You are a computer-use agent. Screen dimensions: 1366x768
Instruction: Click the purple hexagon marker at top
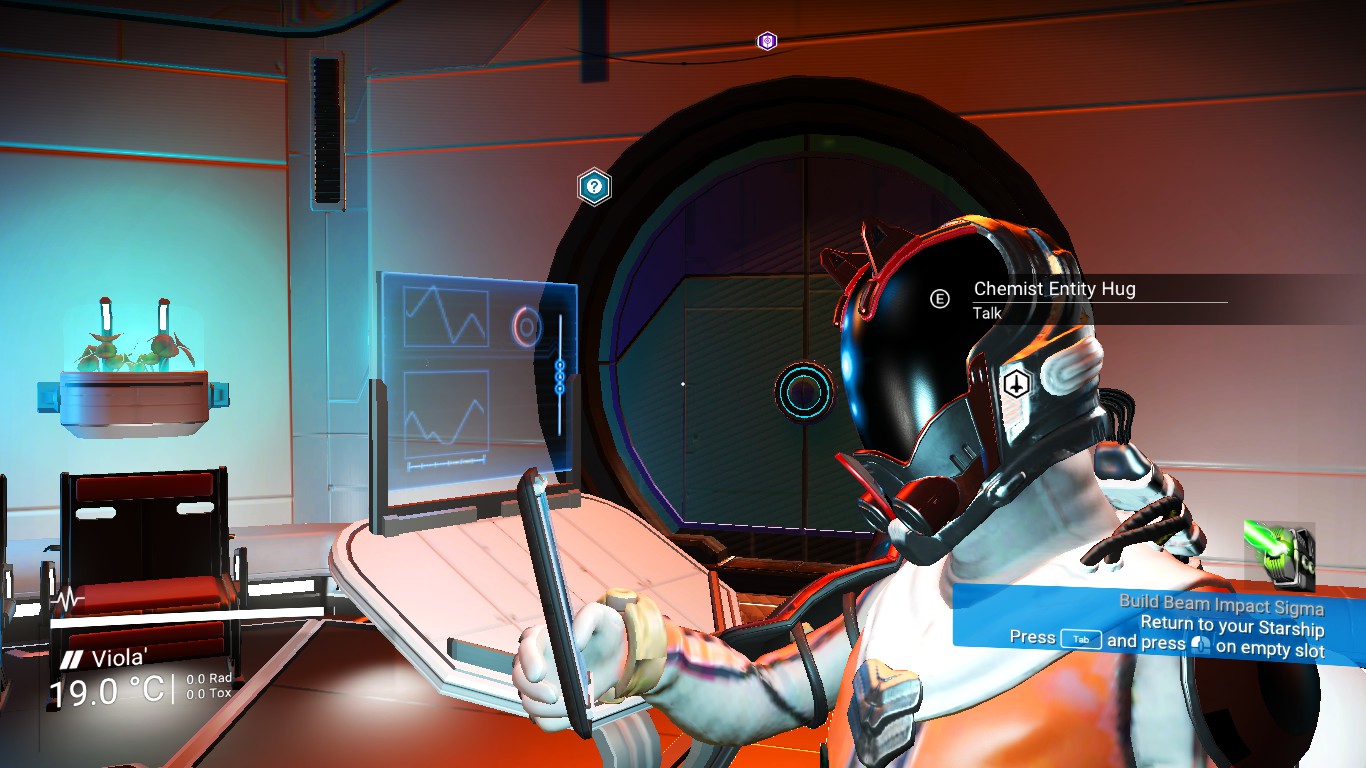click(x=767, y=41)
